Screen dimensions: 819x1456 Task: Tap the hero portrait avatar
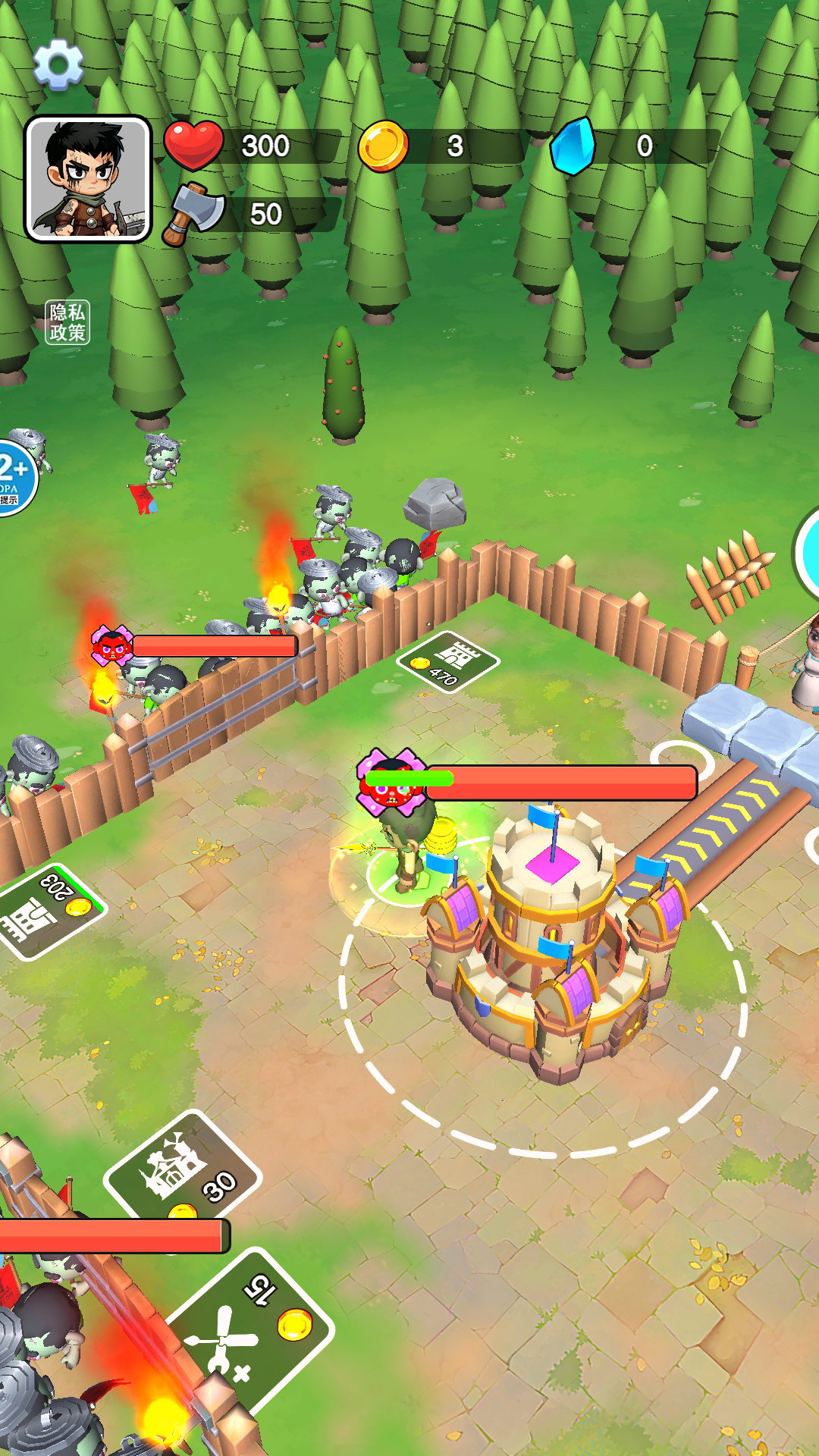pyautogui.click(x=88, y=179)
